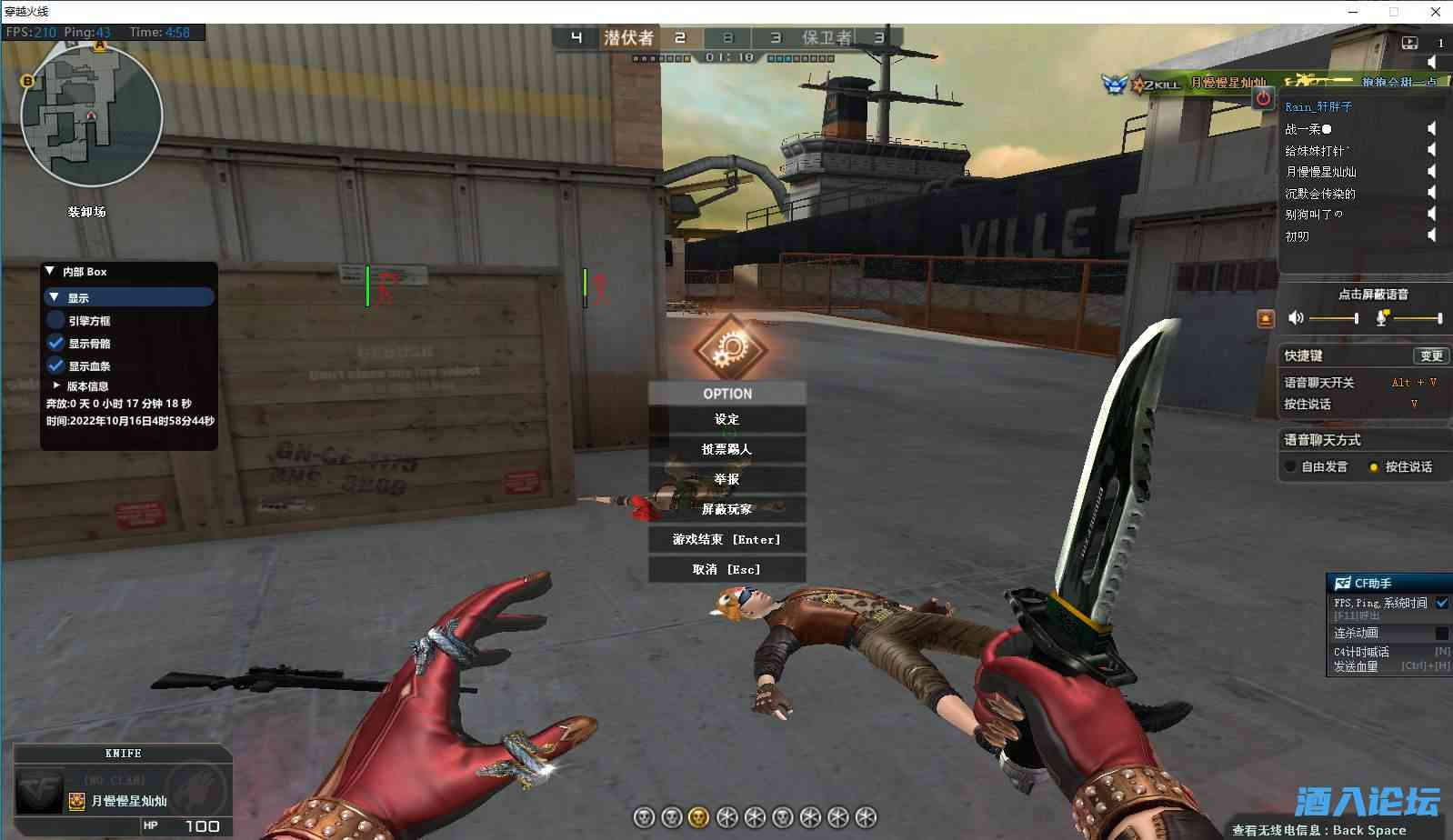Collapse the 内部 Box panel
The image size is (1453, 840).
coord(50,270)
